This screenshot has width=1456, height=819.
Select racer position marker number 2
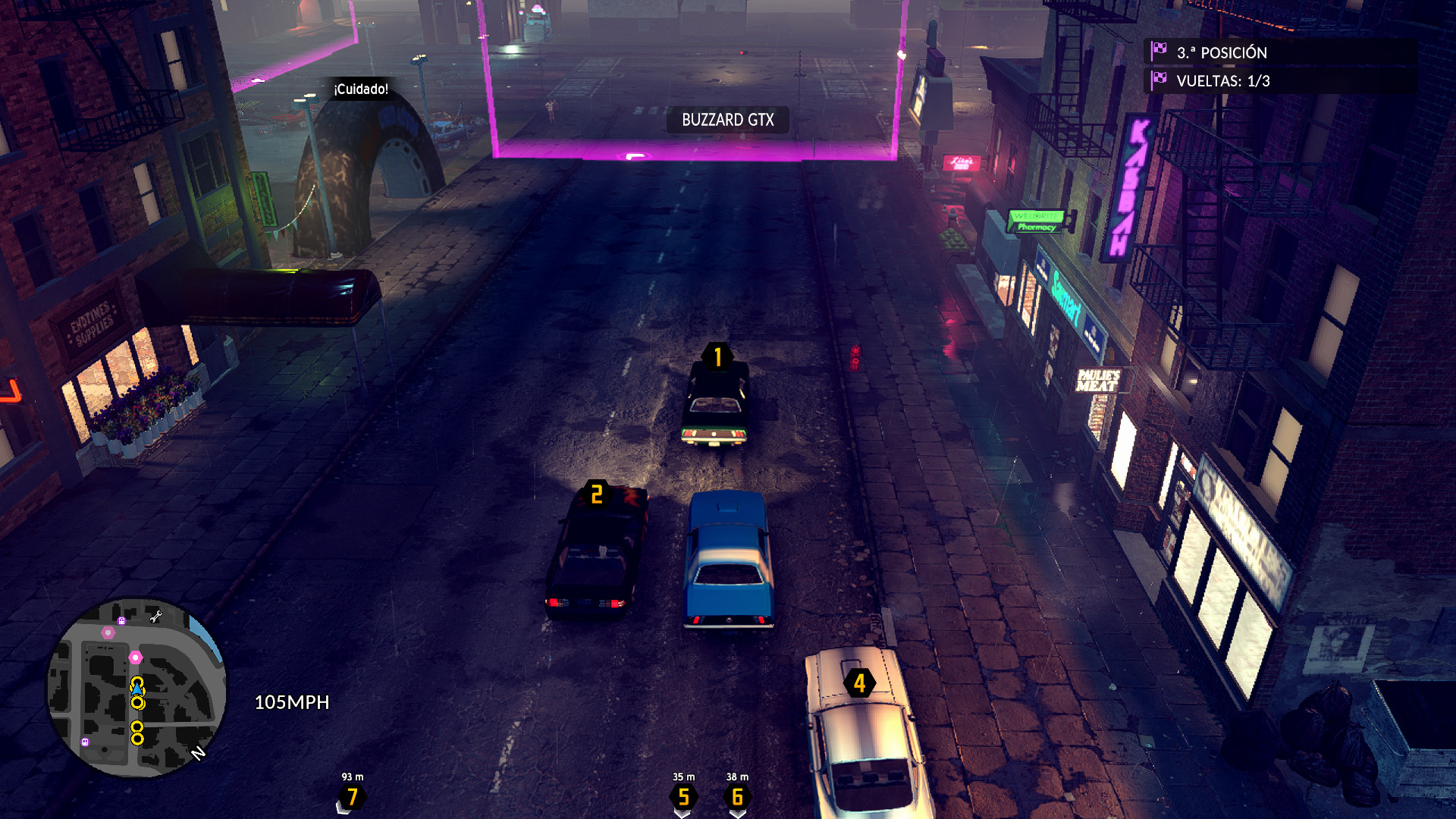click(597, 494)
